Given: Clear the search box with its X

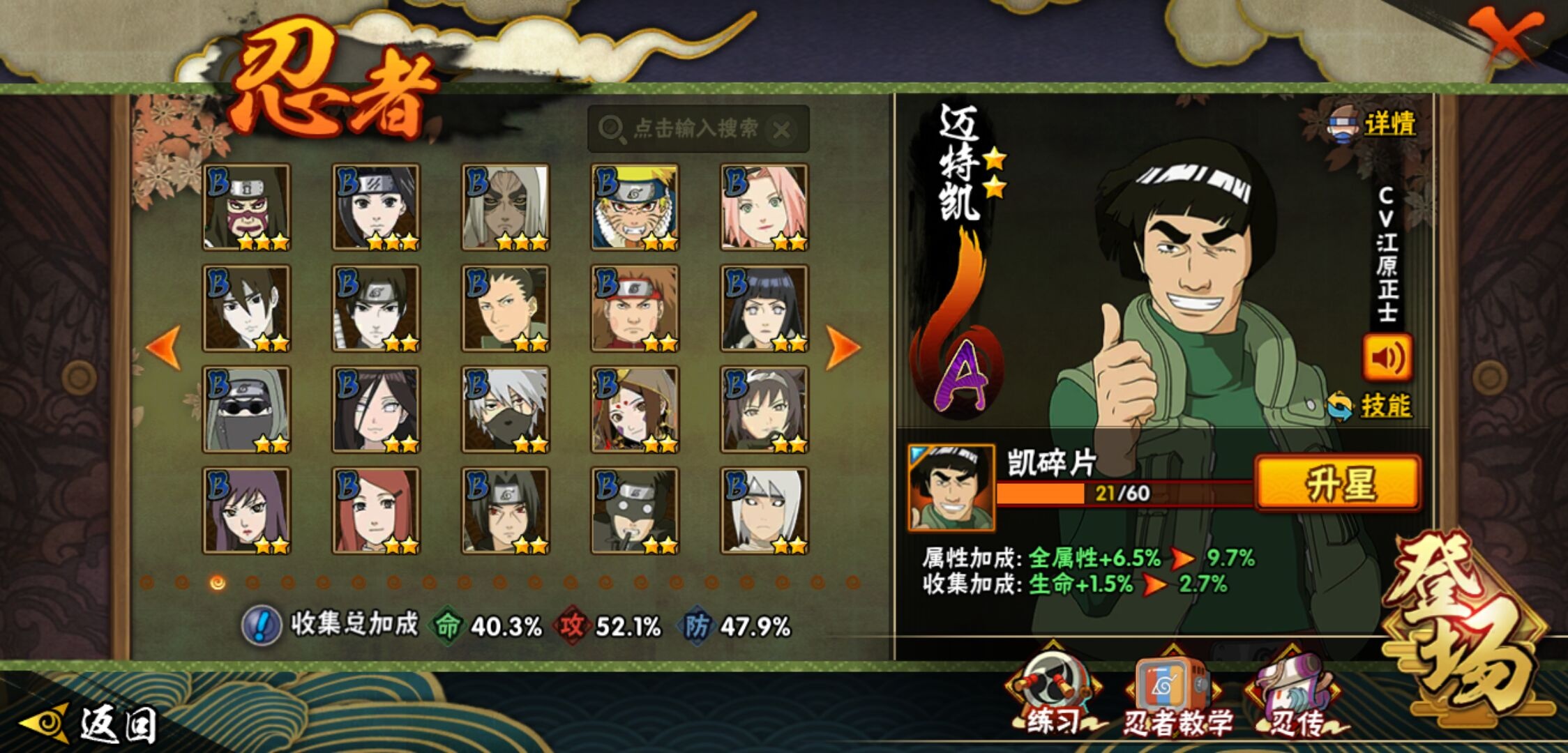Looking at the screenshot, I should [782, 130].
